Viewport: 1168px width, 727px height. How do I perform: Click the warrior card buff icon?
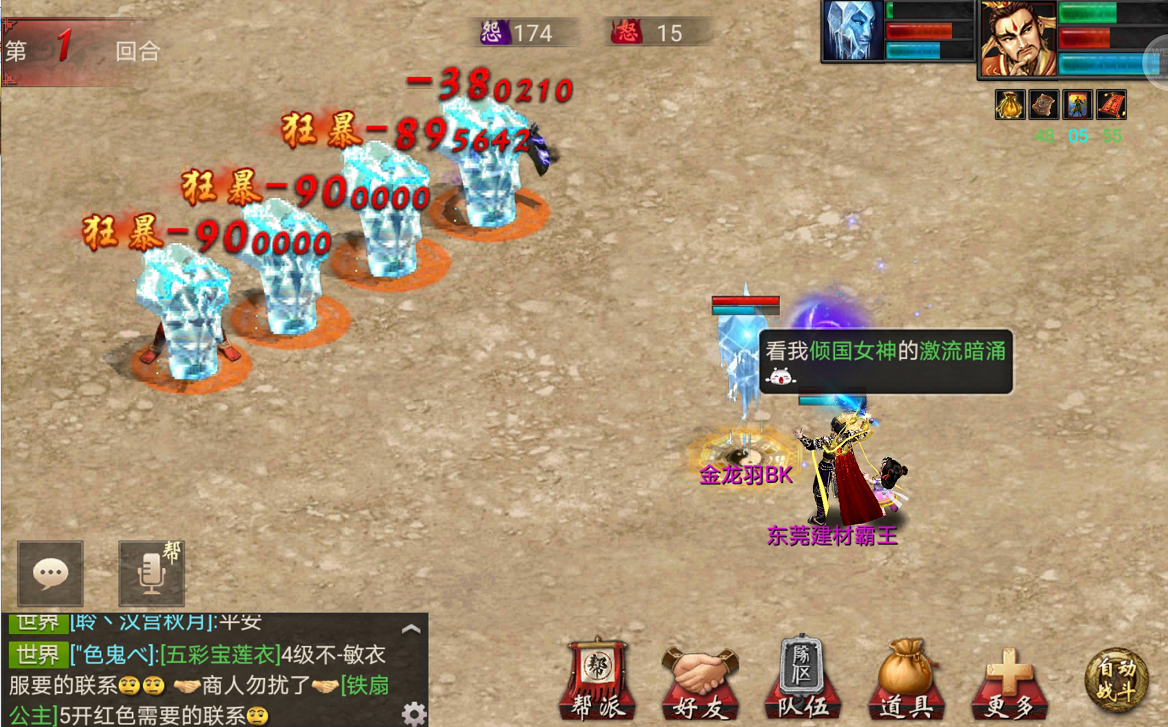pyautogui.click(x=1078, y=104)
